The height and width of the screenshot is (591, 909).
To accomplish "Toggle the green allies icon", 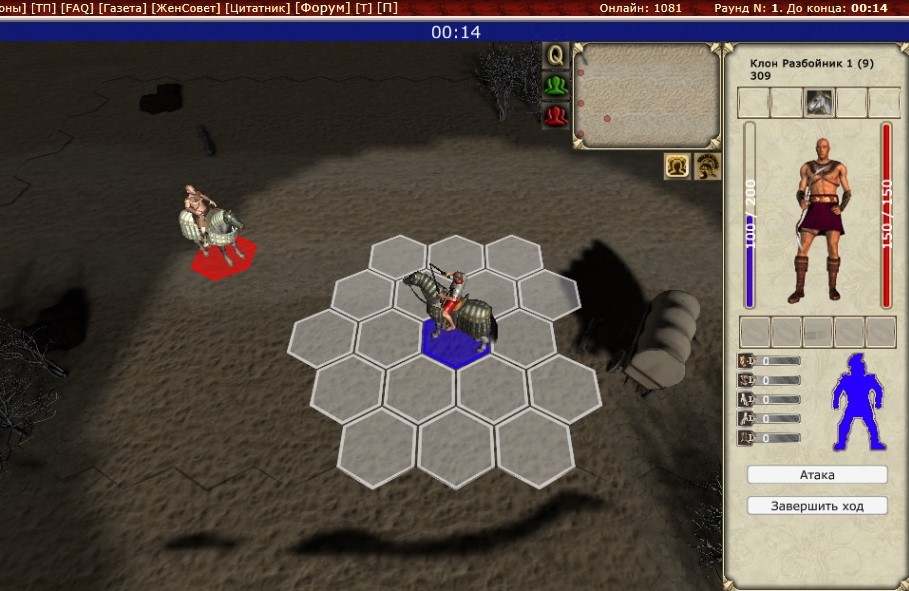I will pyautogui.click(x=555, y=85).
